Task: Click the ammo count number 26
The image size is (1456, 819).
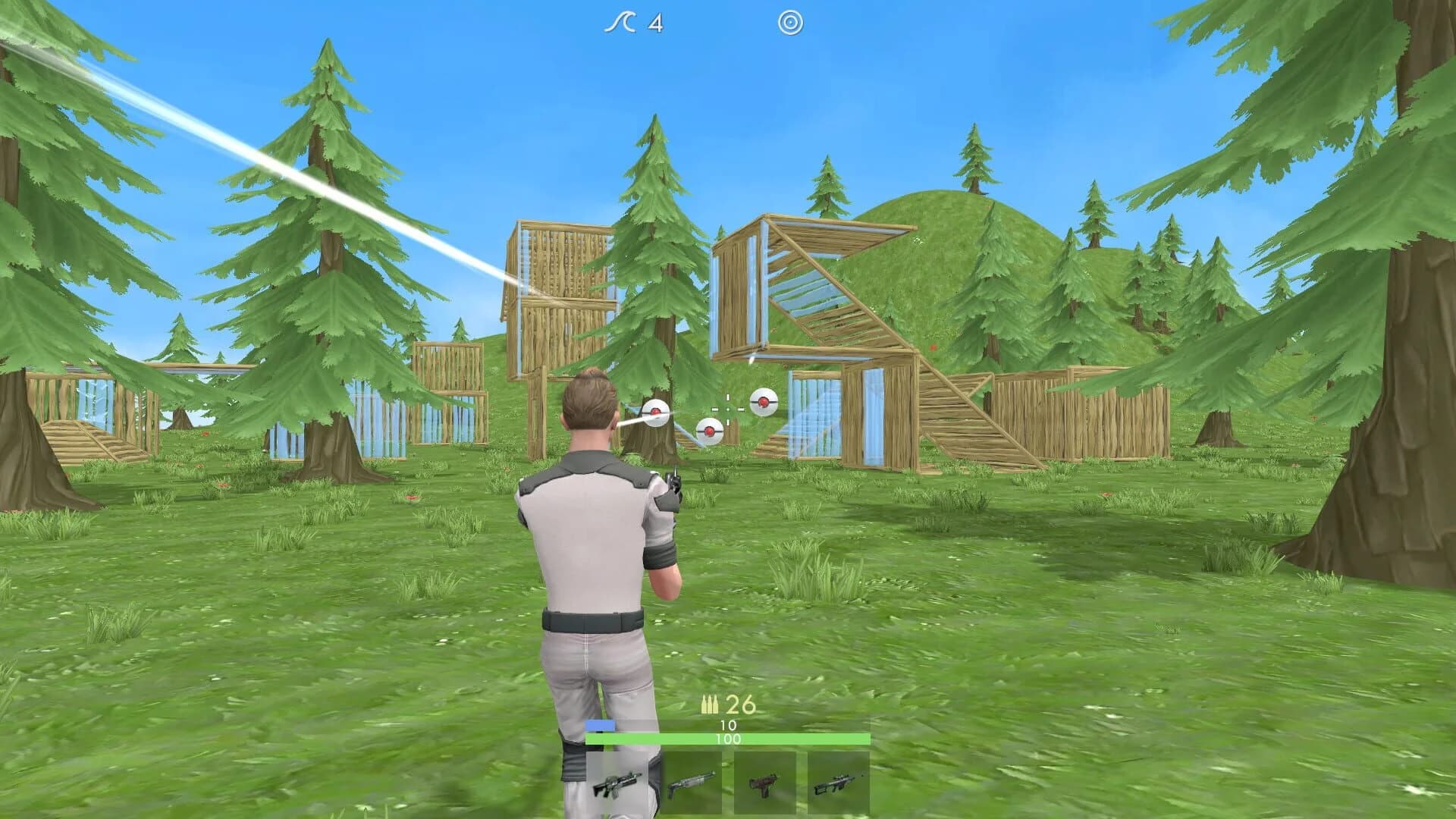Action: click(x=739, y=704)
